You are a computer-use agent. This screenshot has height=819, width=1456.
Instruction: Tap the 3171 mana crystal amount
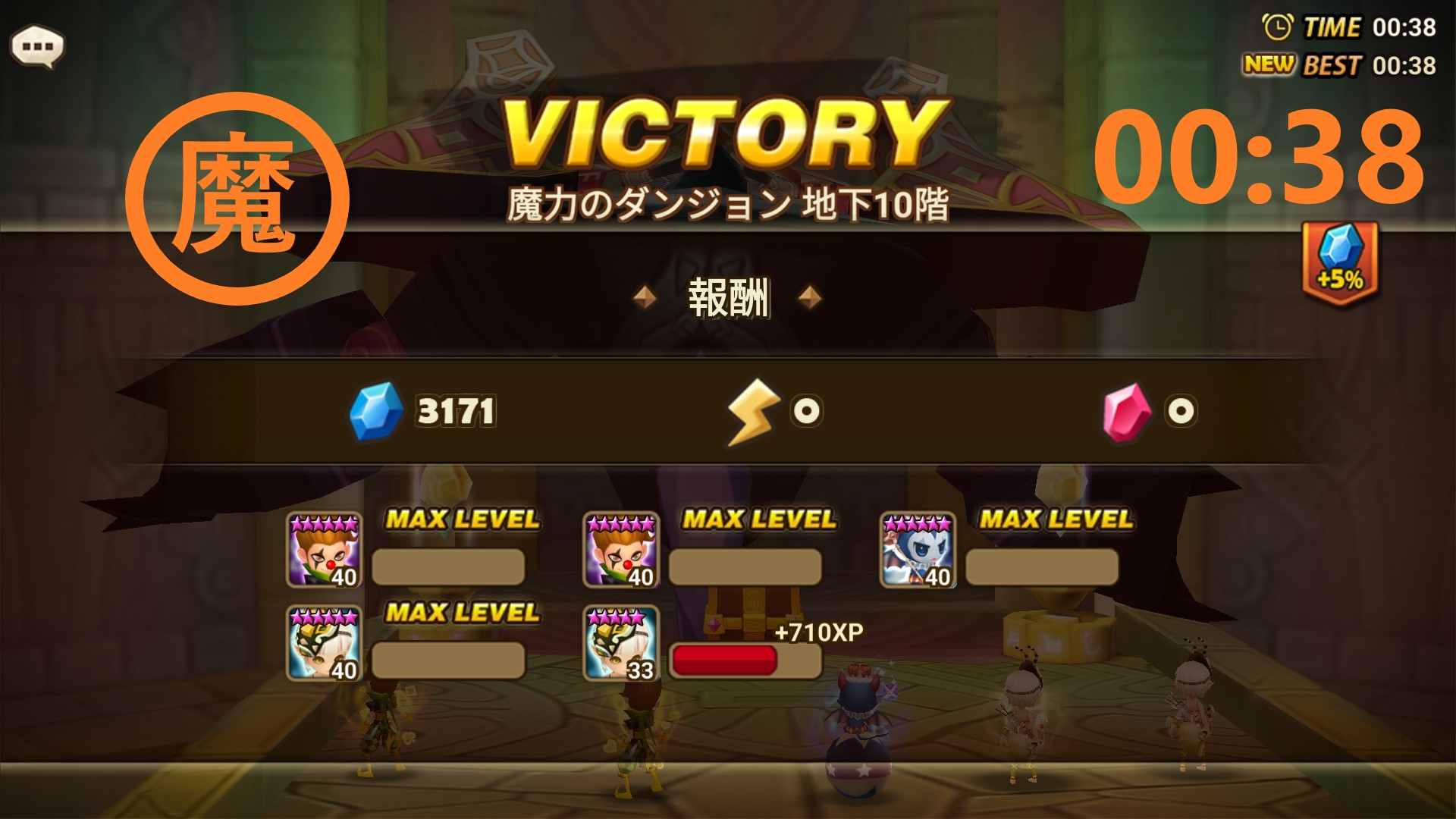455,412
